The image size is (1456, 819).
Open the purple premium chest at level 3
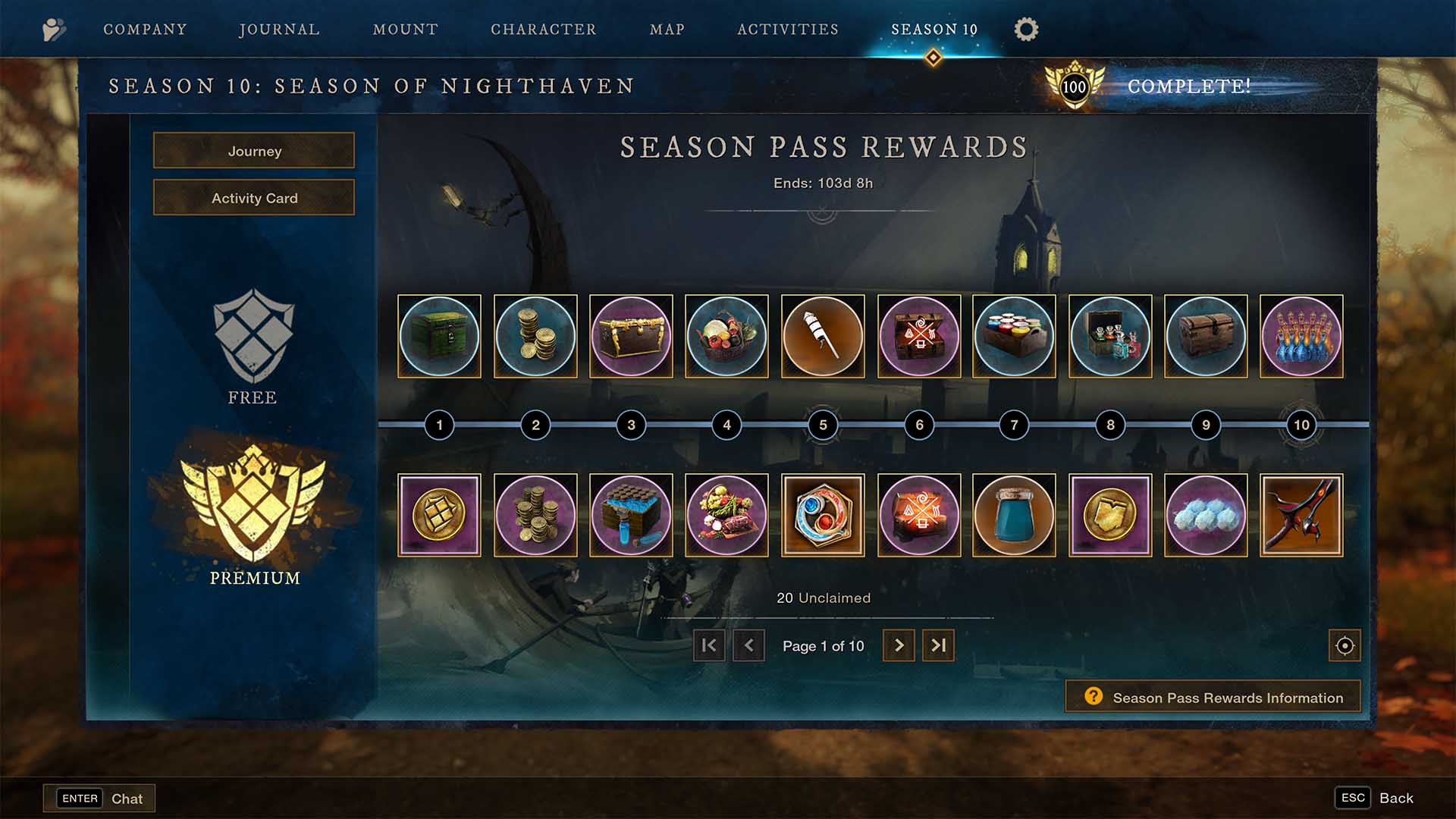pos(631,337)
